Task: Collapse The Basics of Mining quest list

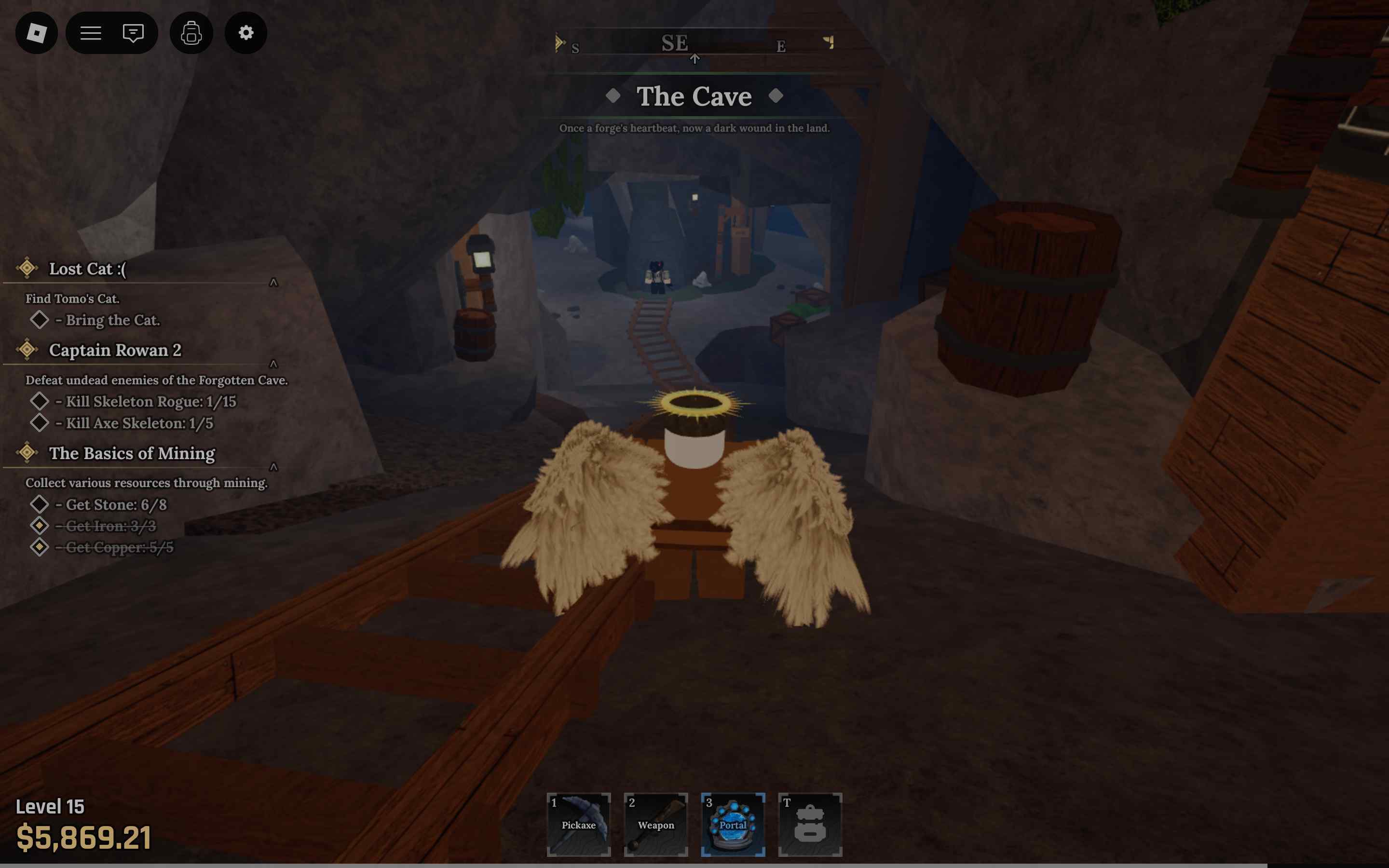Action: click(x=274, y=467)
